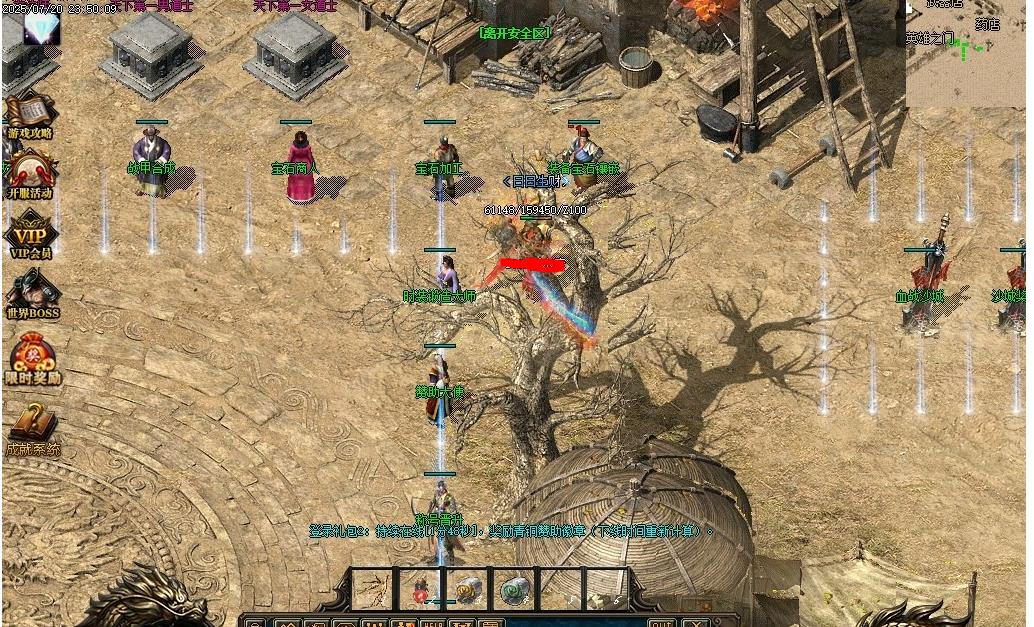Open the 成就系统 achievement system
The height and width of the screenshot is (627, 1034).
(x=34, y=426)
